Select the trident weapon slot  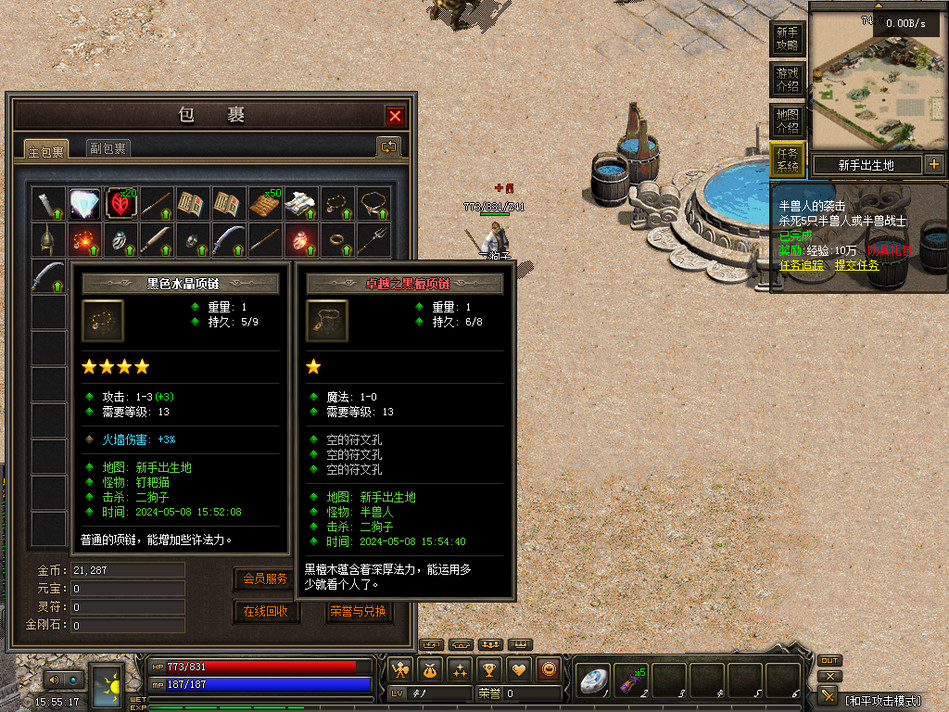pos(373,240)
